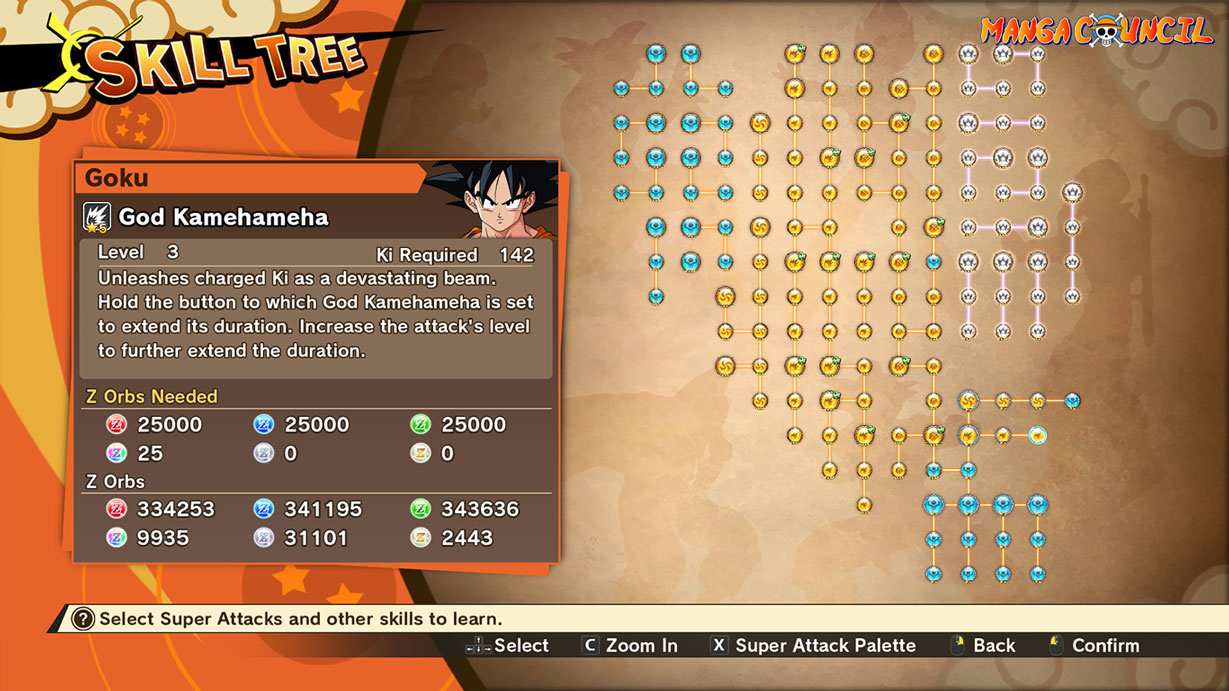
Task: Select the topmost node of the outermost silver crown branch
Action: [x=1072, y=192]
